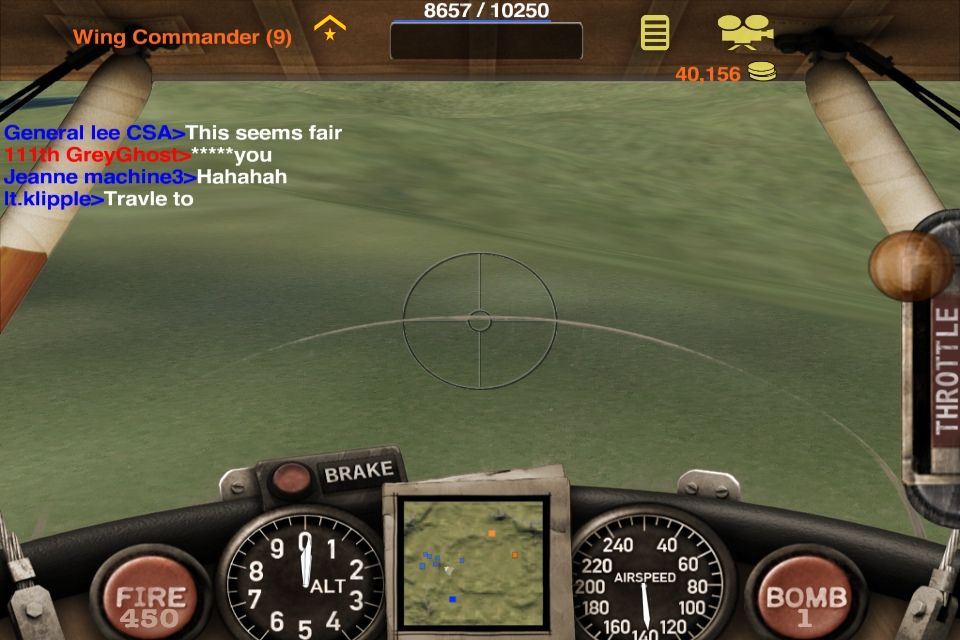Select the rank chevron star icon
960x640 pixels.
(x=329, y=27)
